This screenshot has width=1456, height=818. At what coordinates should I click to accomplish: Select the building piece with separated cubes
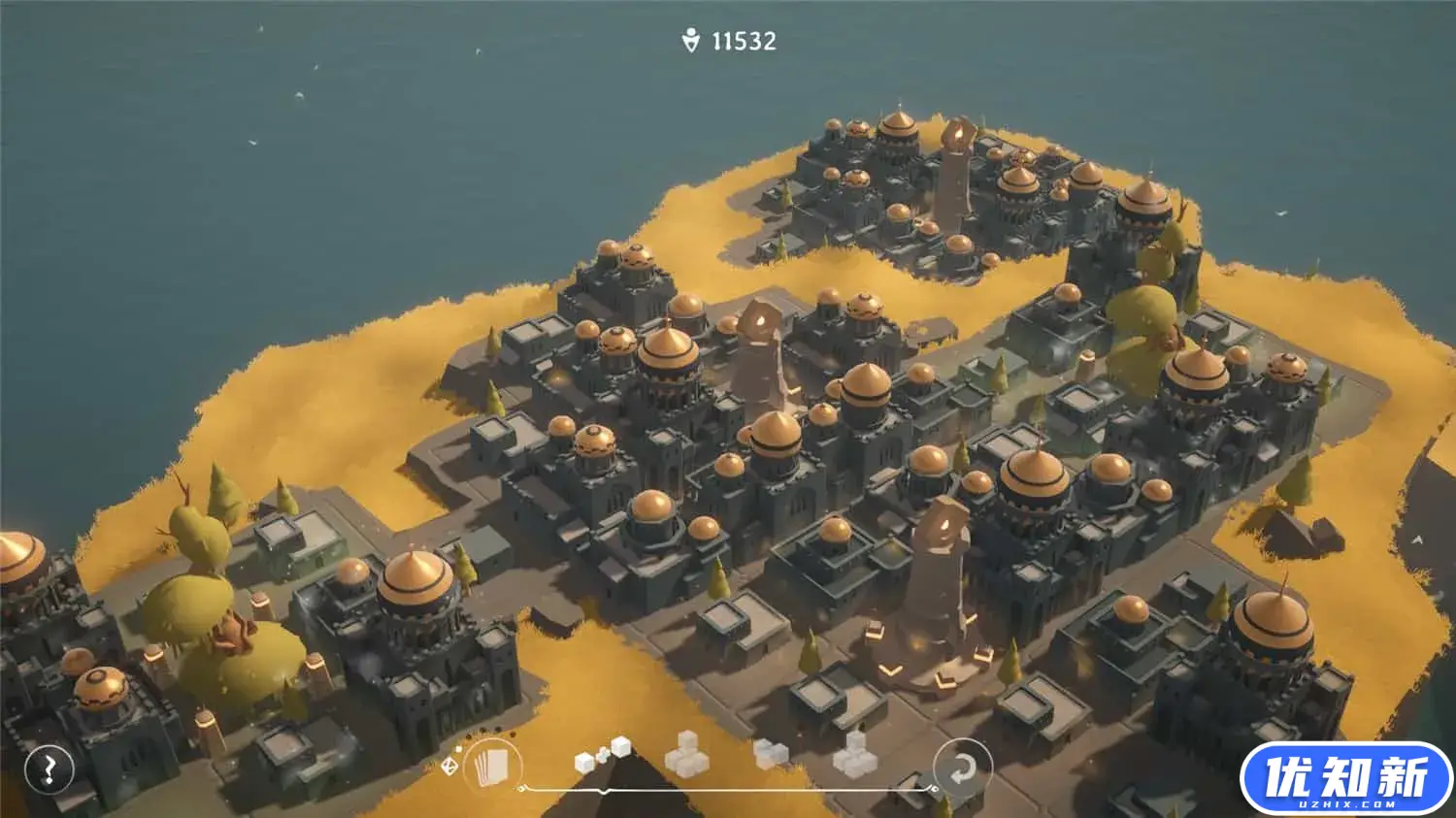602,756
